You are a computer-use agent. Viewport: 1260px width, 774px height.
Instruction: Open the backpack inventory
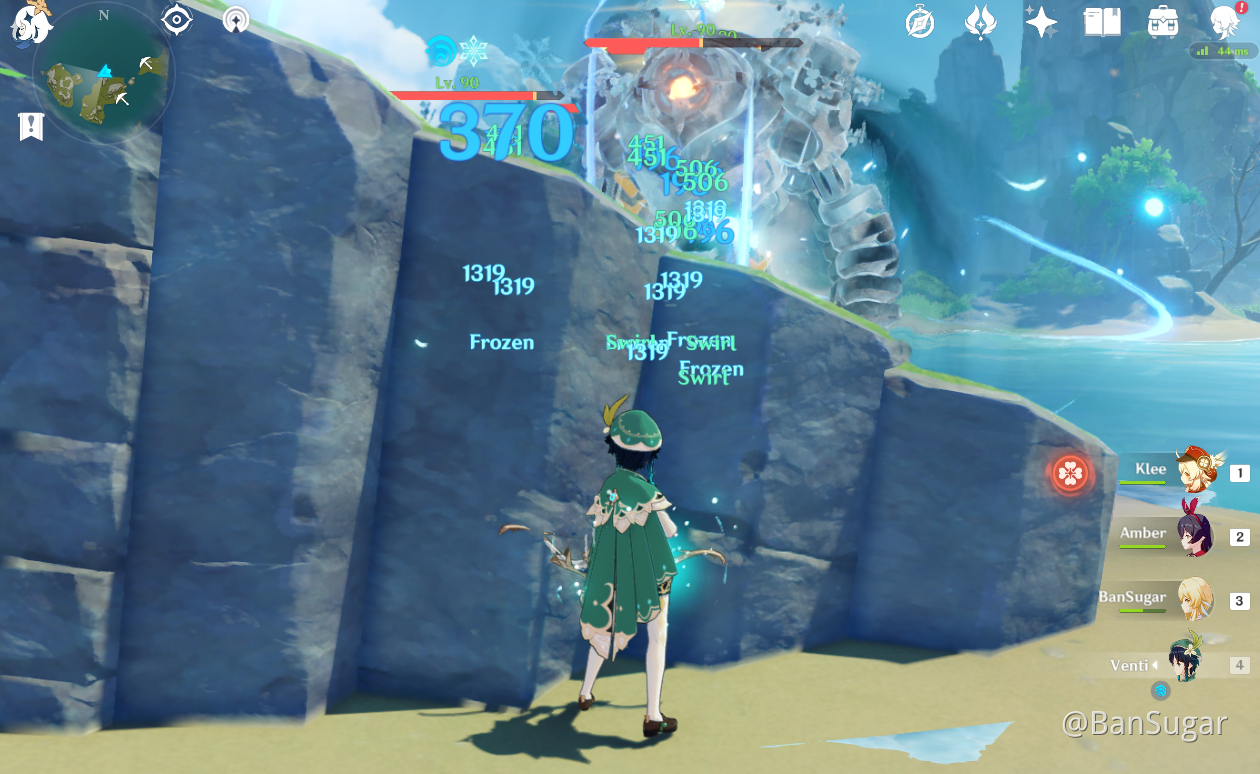(x=1163, y=22)
